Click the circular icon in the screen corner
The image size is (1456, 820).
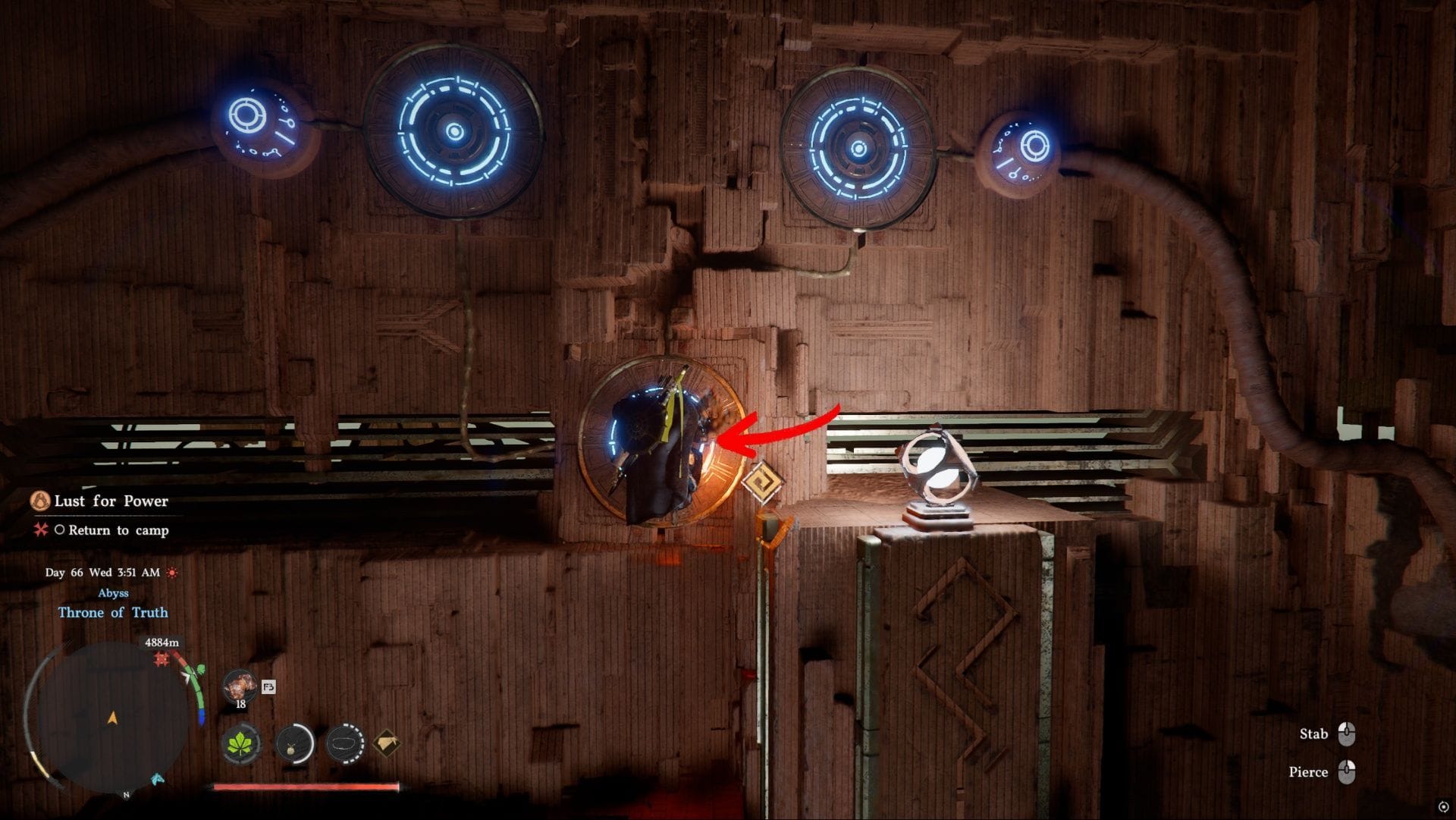1442,806
